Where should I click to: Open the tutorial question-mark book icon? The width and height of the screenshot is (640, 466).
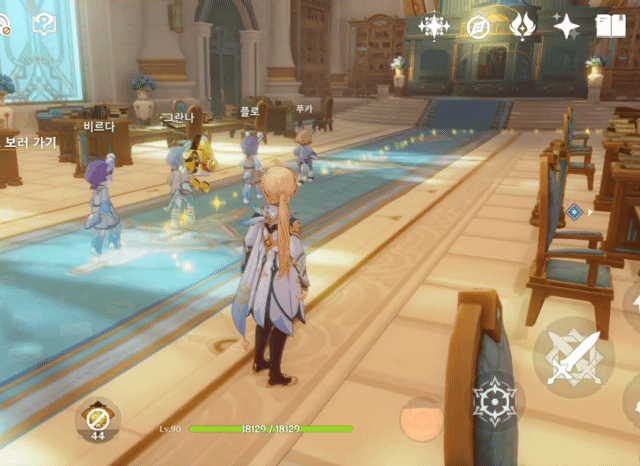44,24
